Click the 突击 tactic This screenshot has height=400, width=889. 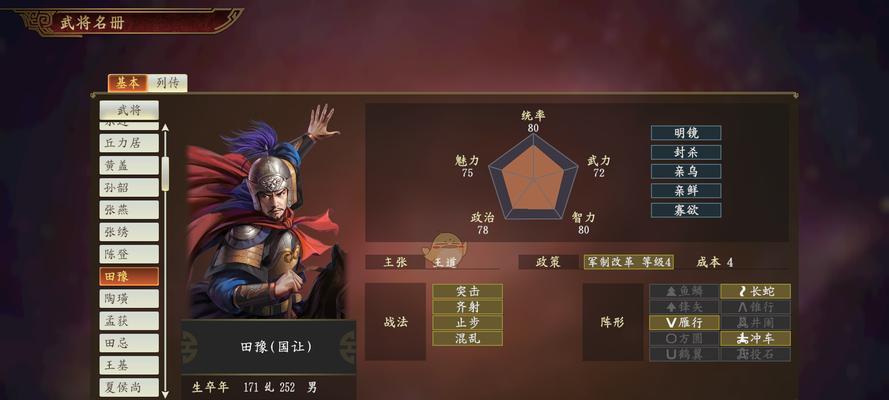tap(467, 291)
